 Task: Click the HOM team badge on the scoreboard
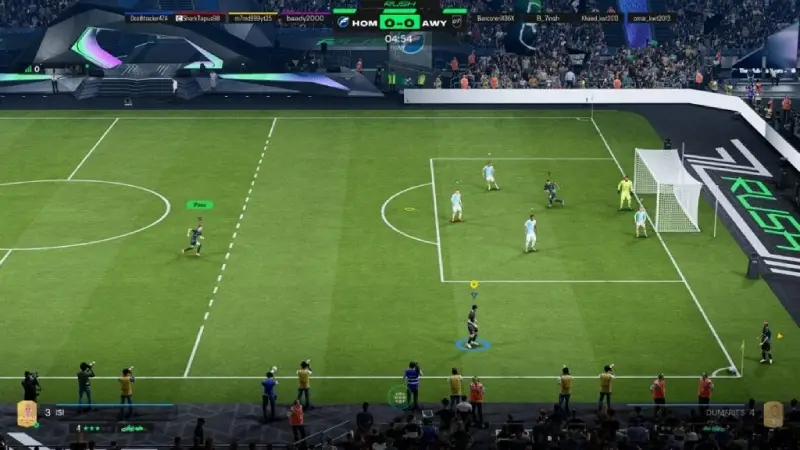pos(343,21)
